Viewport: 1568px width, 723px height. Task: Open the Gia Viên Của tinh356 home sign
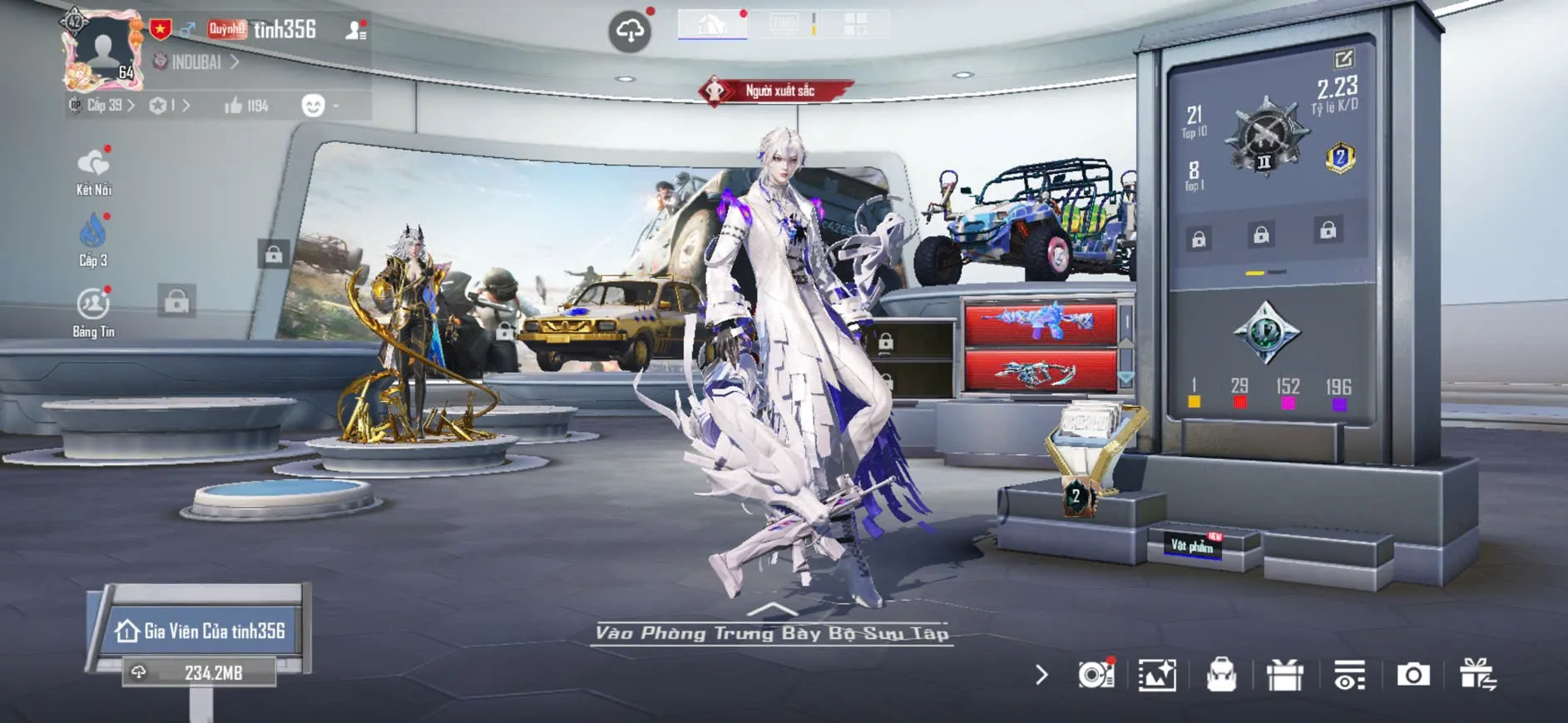(x=203, y=631)
